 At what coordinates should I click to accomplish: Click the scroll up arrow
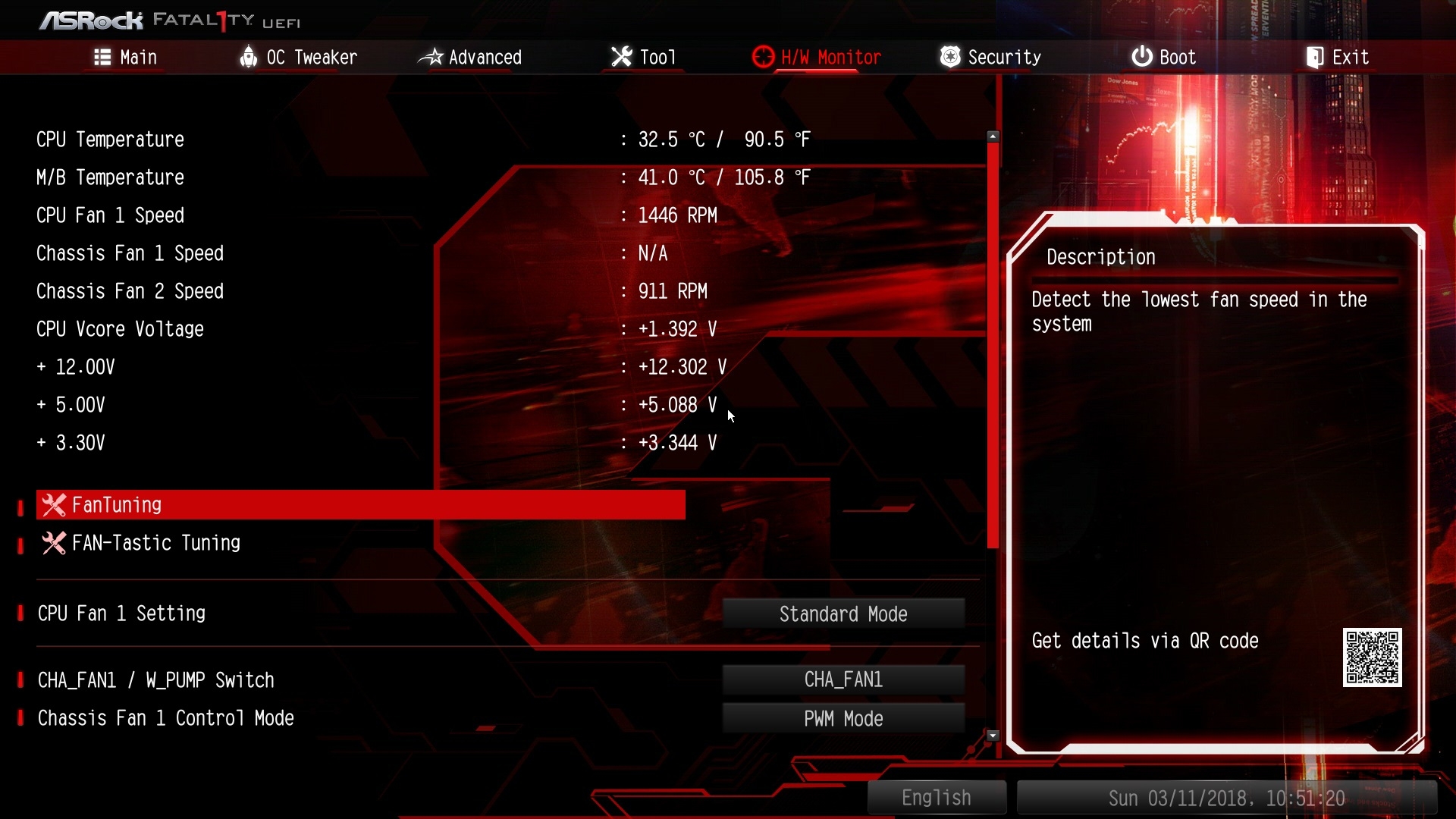(x=993, y=136)
